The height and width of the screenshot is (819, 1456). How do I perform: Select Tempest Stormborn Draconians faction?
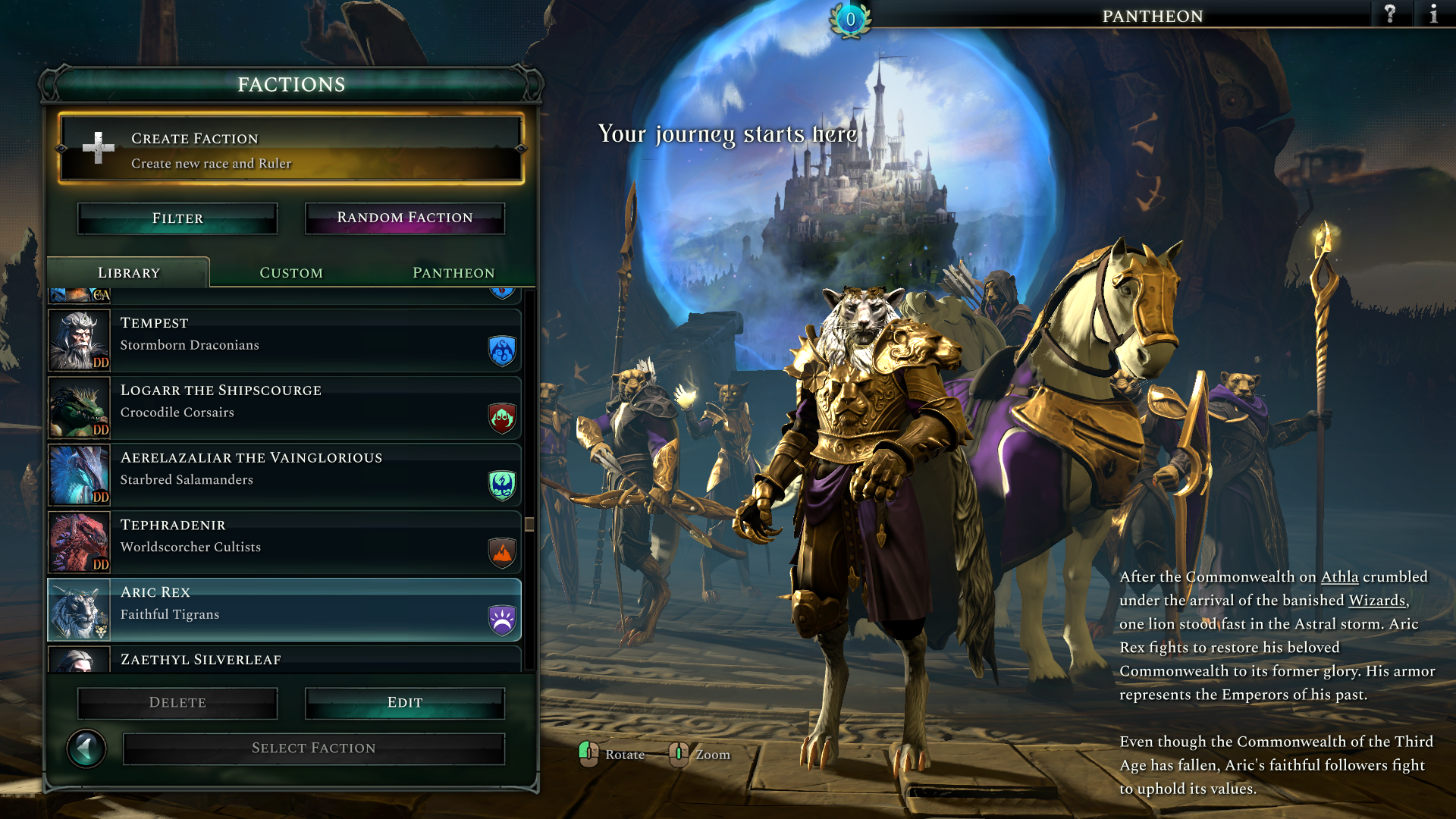coord(284,340)
